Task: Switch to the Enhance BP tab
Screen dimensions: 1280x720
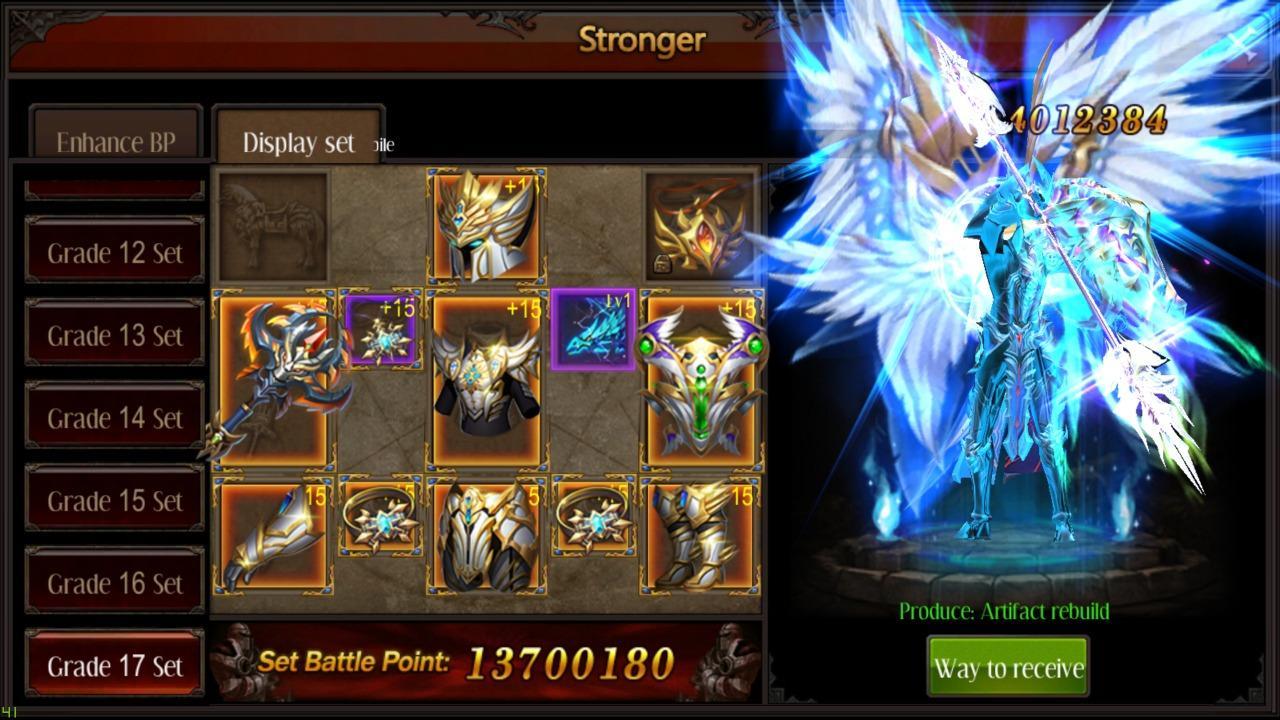Action: click(x=115, y=142)
